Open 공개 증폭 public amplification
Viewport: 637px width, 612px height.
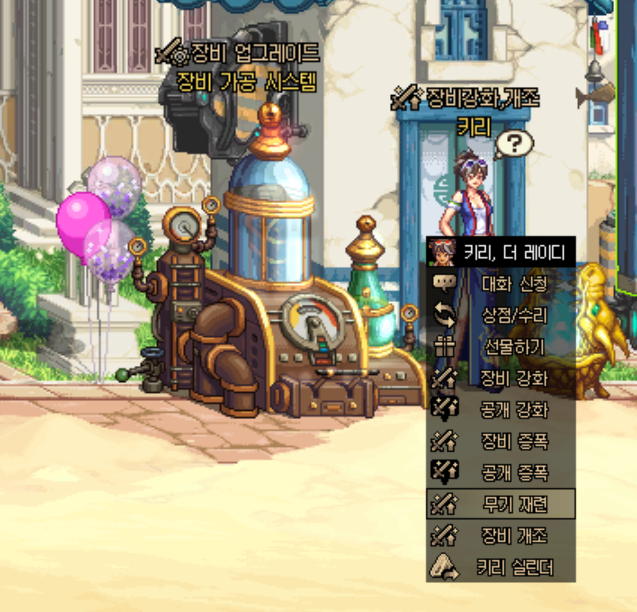[x=512, y=472]
